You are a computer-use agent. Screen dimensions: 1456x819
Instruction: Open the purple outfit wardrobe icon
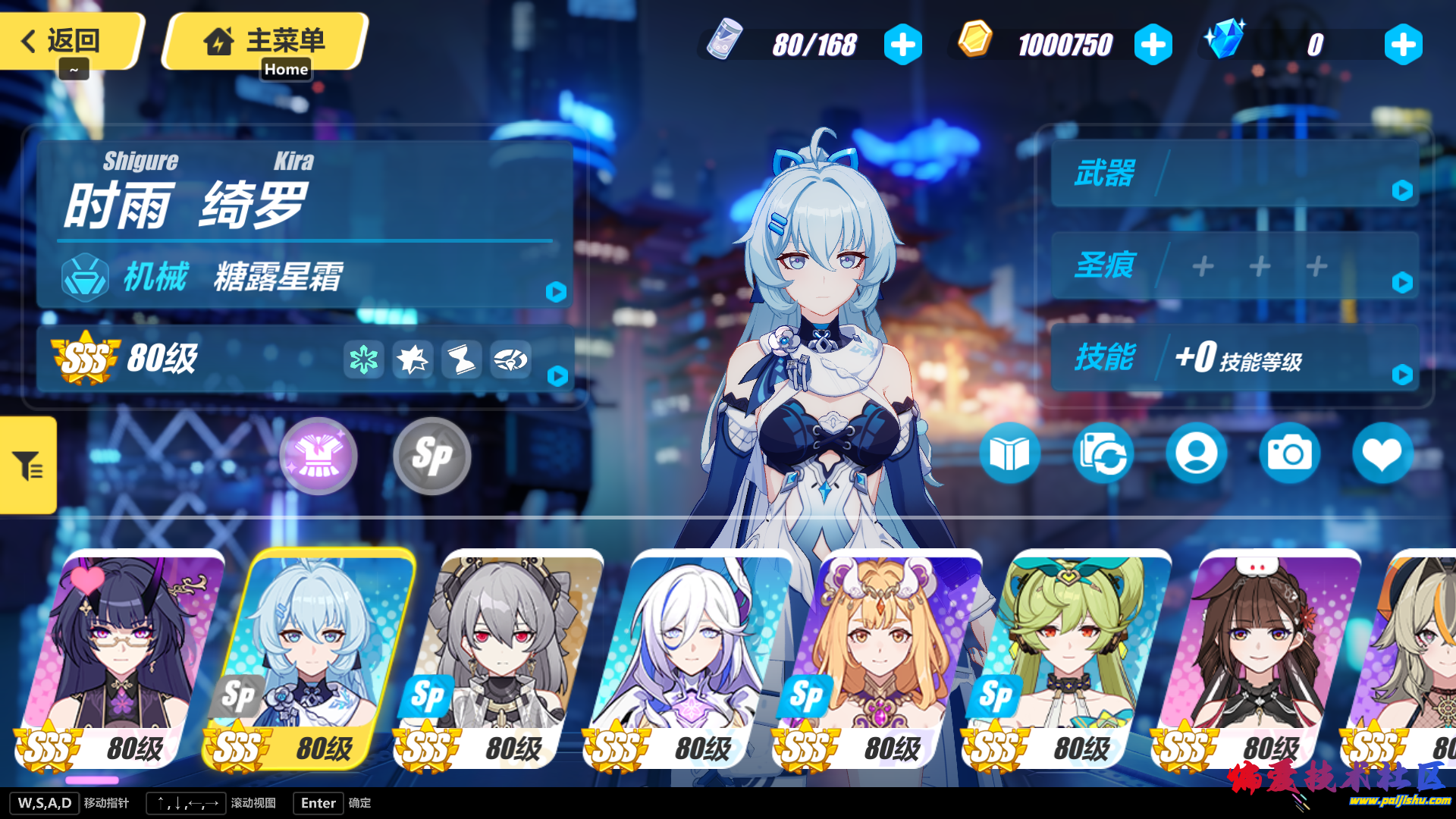click(x=318, y=456)
